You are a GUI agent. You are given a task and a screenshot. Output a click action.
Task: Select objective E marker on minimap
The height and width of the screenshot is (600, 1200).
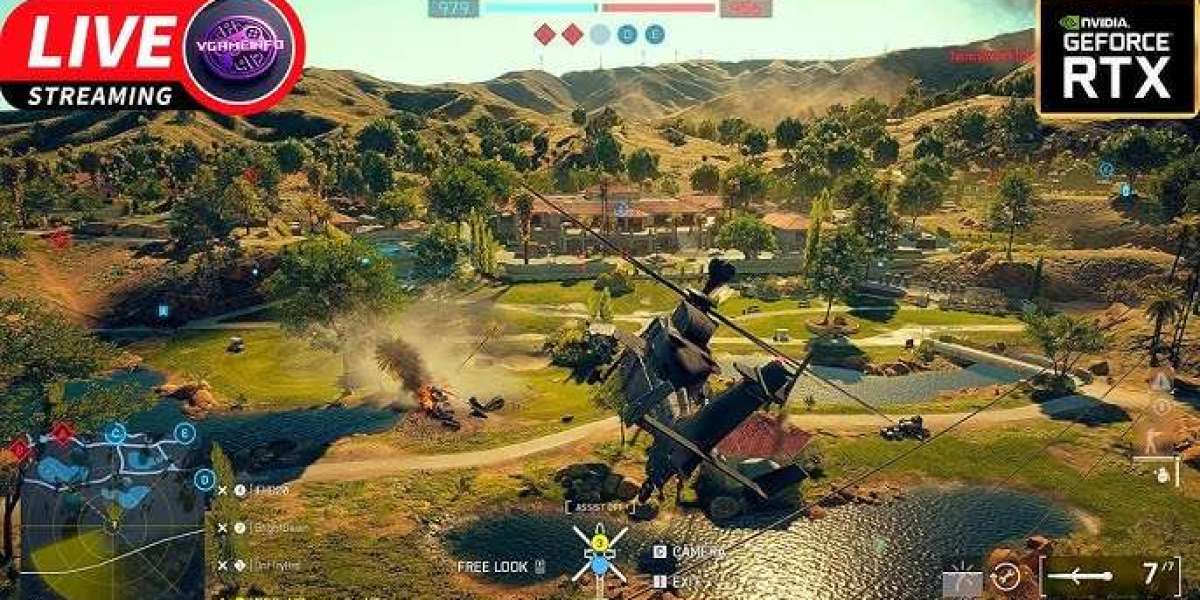click(184, 433)
